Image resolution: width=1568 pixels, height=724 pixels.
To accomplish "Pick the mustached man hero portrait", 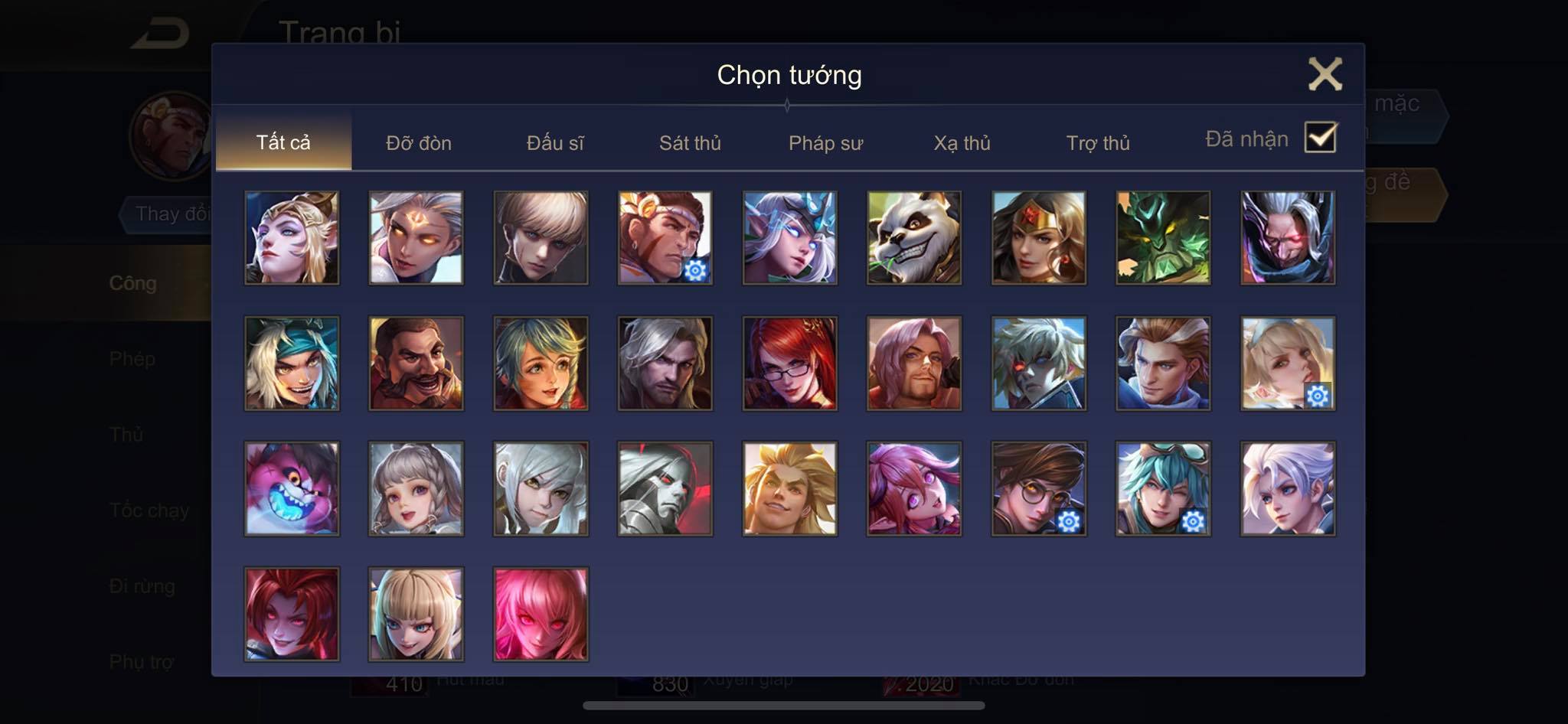I will click(416, 364).
